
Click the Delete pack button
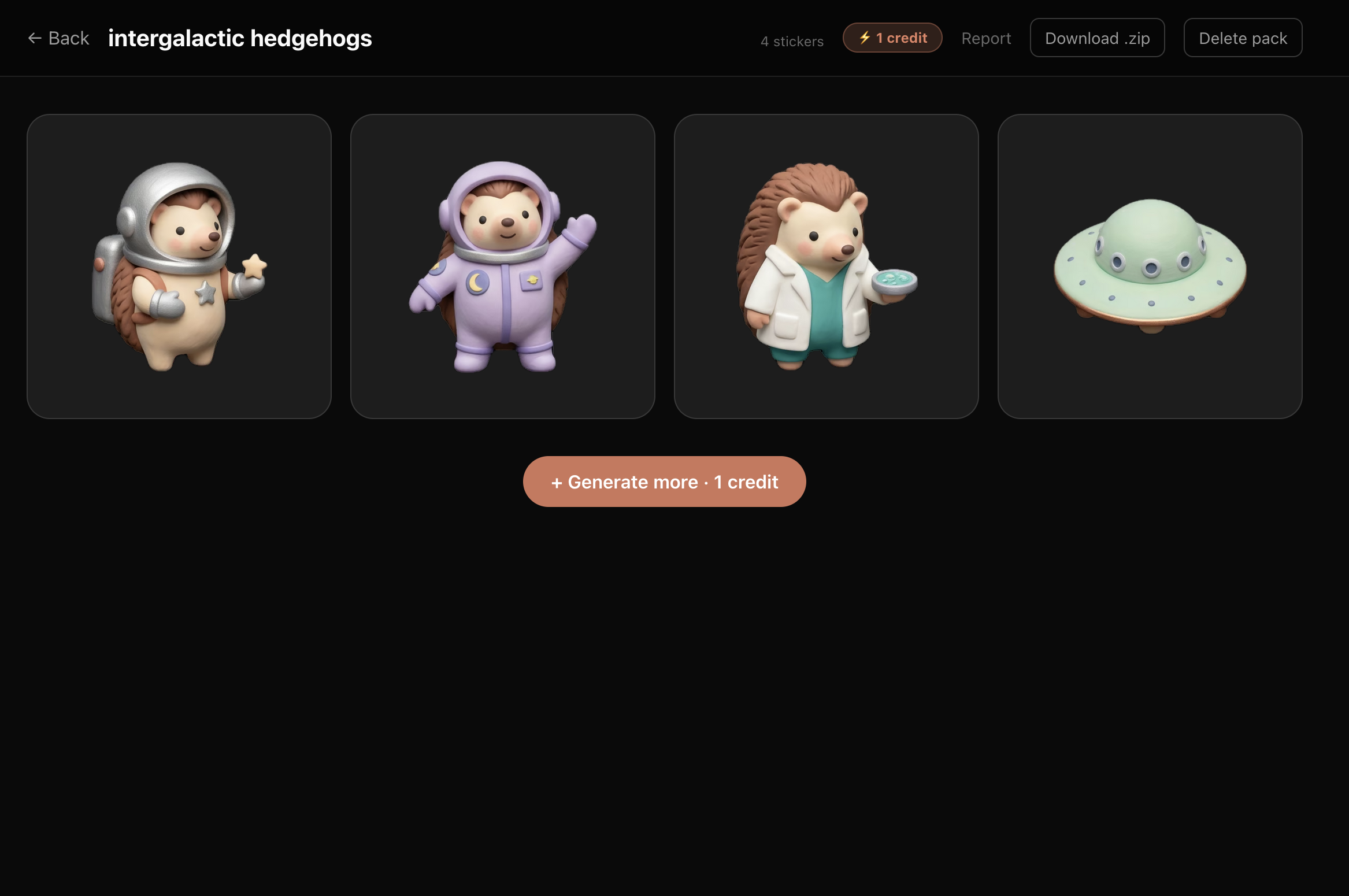1243,38
